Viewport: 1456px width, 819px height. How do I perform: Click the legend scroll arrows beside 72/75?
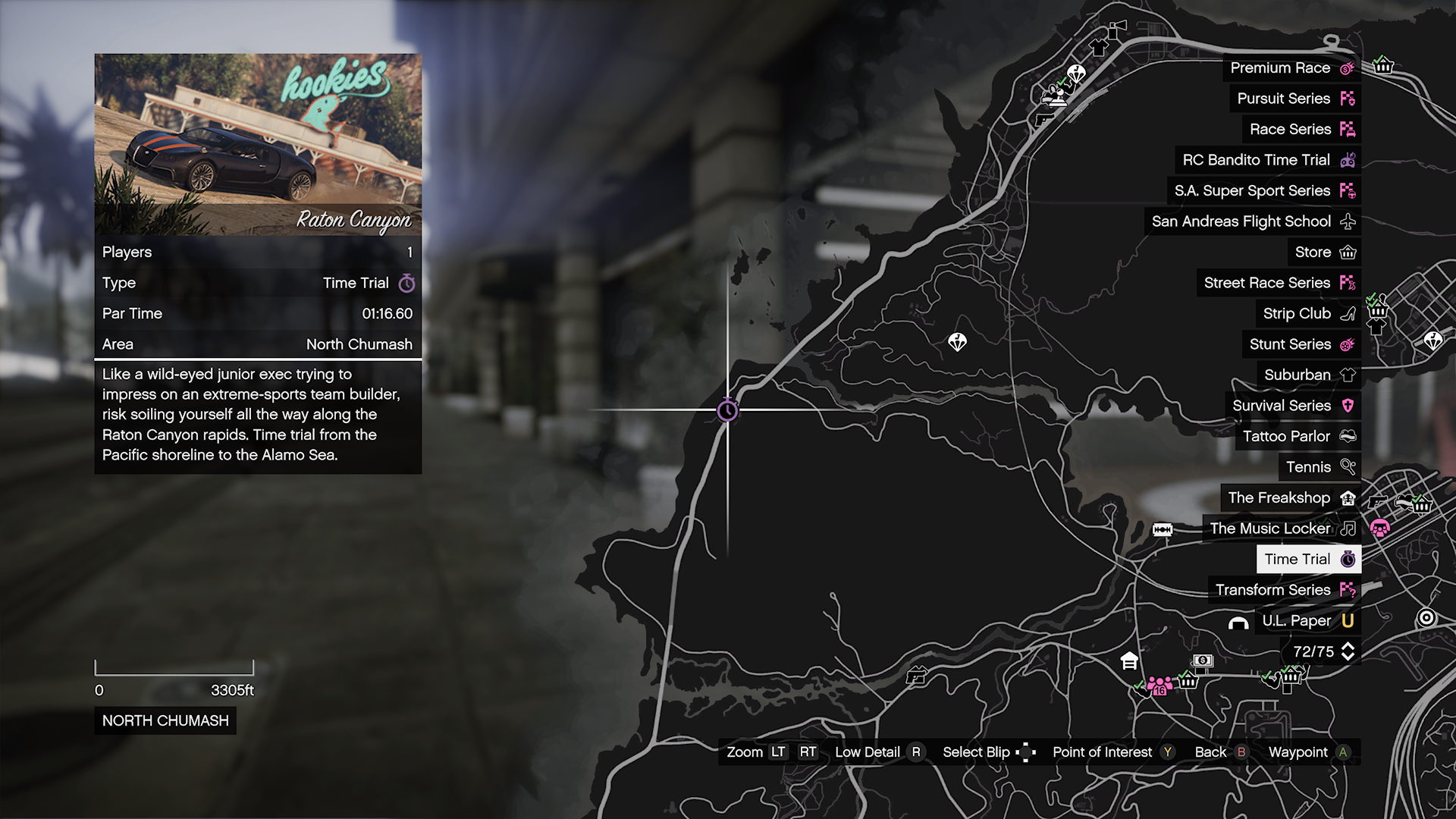[1348, 651]
